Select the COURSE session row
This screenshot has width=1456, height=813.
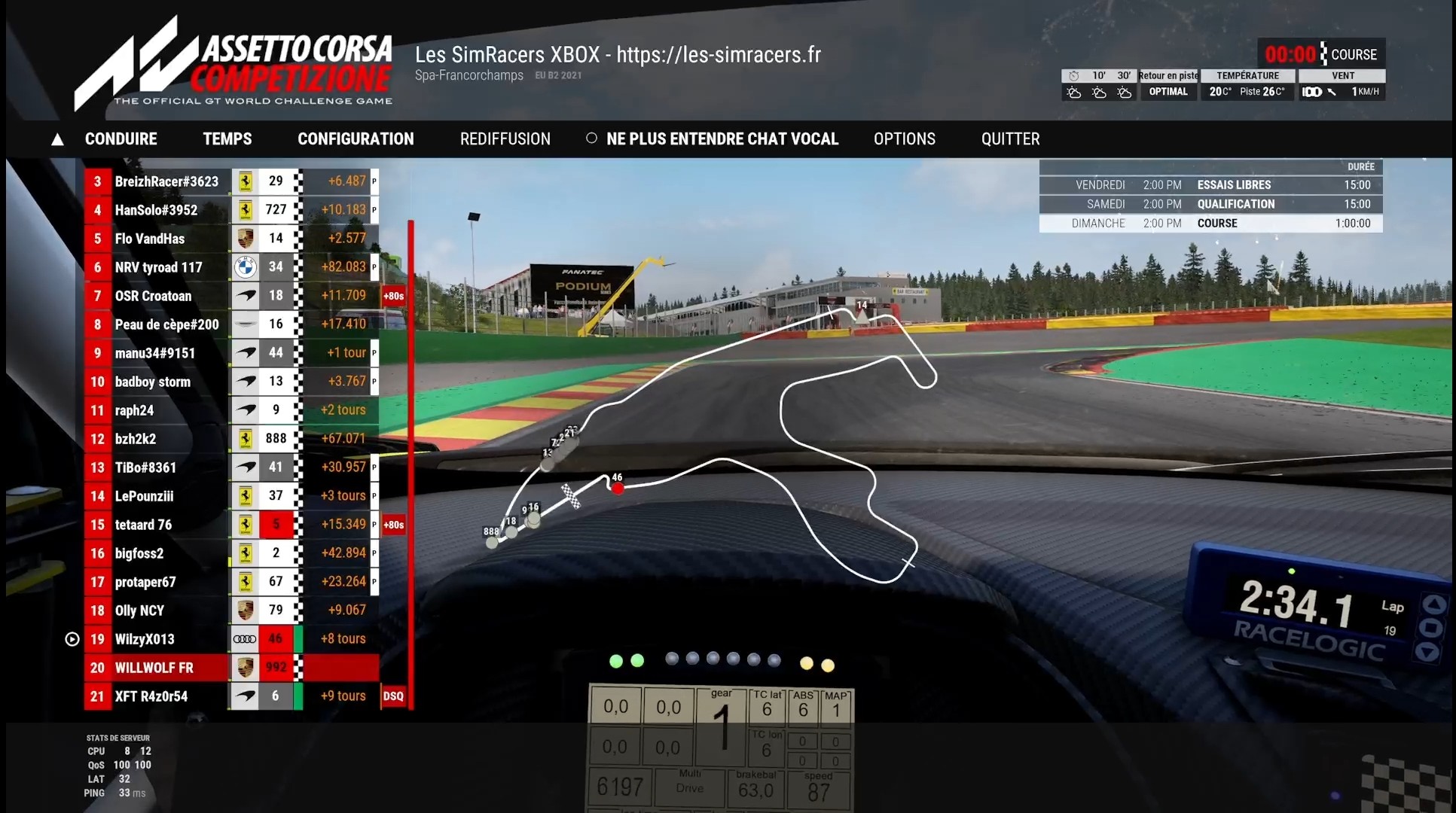[1210, 224]
